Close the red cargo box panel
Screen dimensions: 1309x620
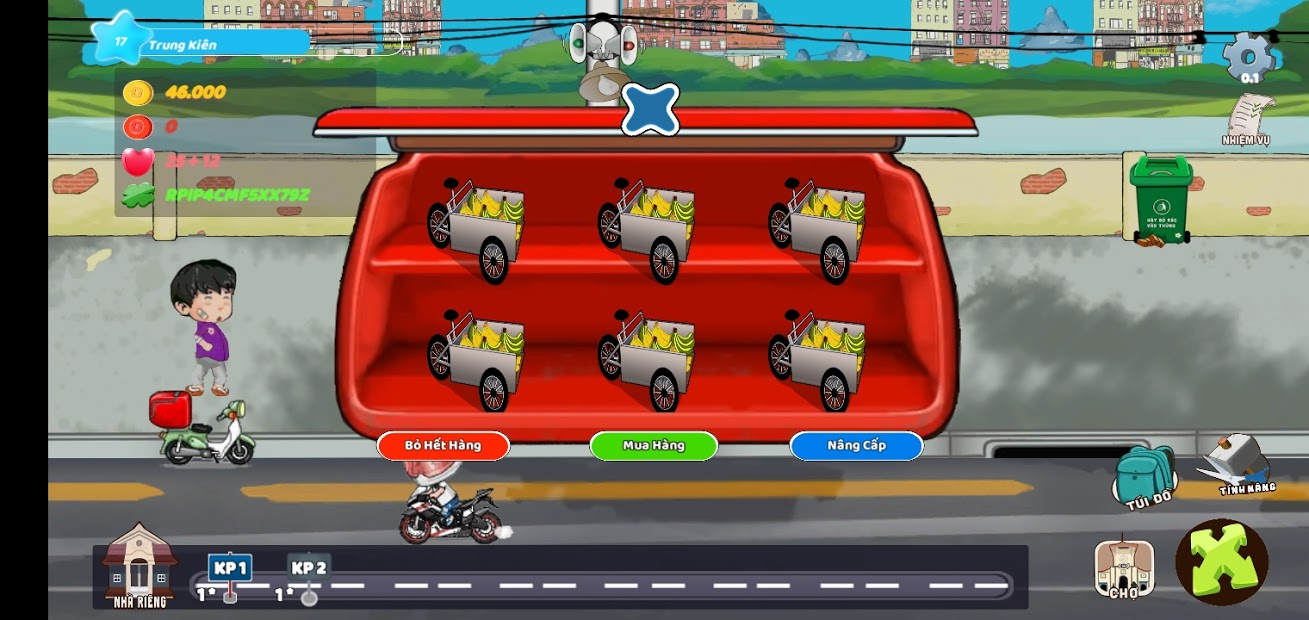650,109
